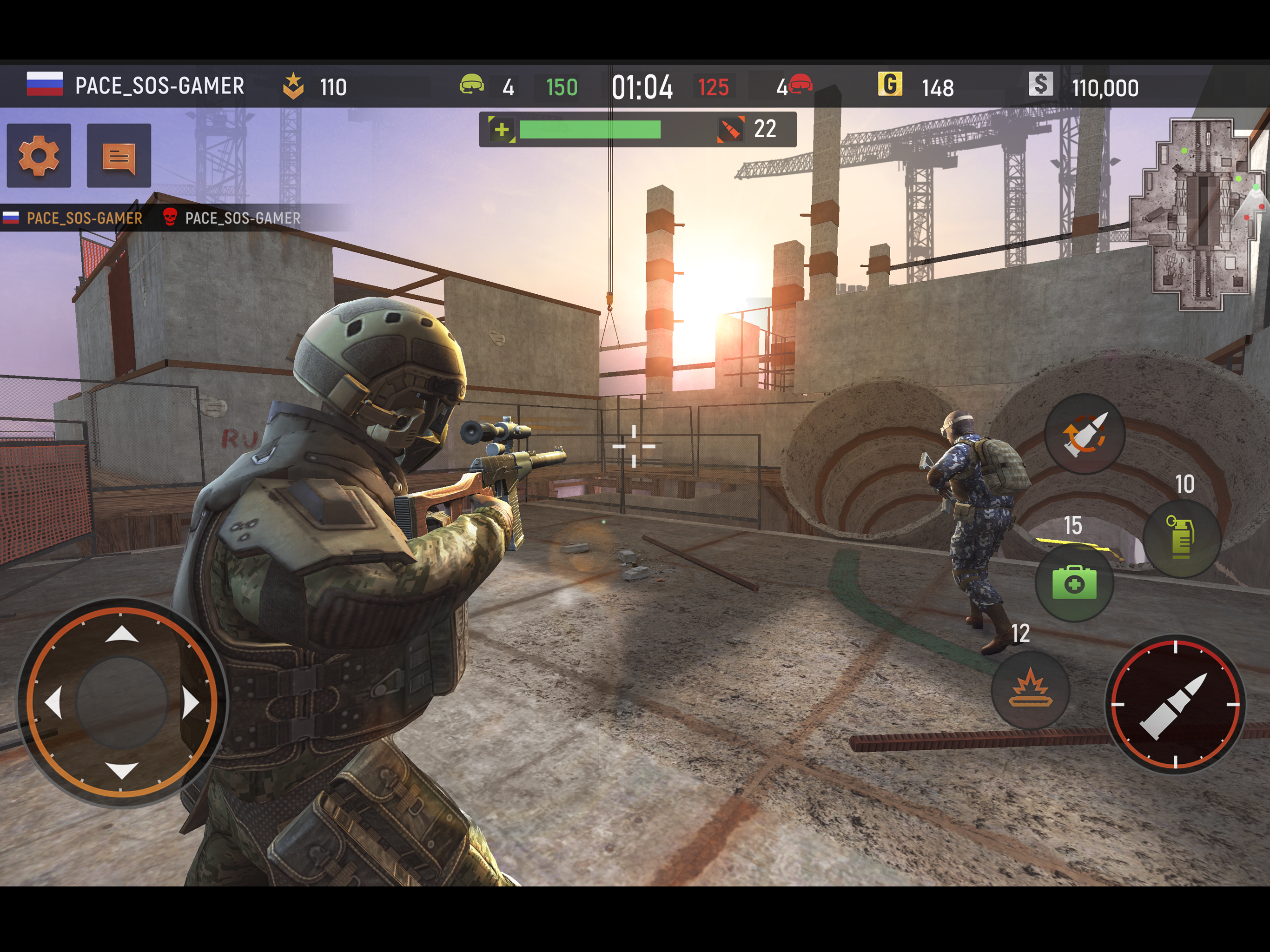Viewport: 1270px width, 952px height.
Task: Tap the down arrow on movement joystick
Action: pyautogui.click(x=122, y=770)
